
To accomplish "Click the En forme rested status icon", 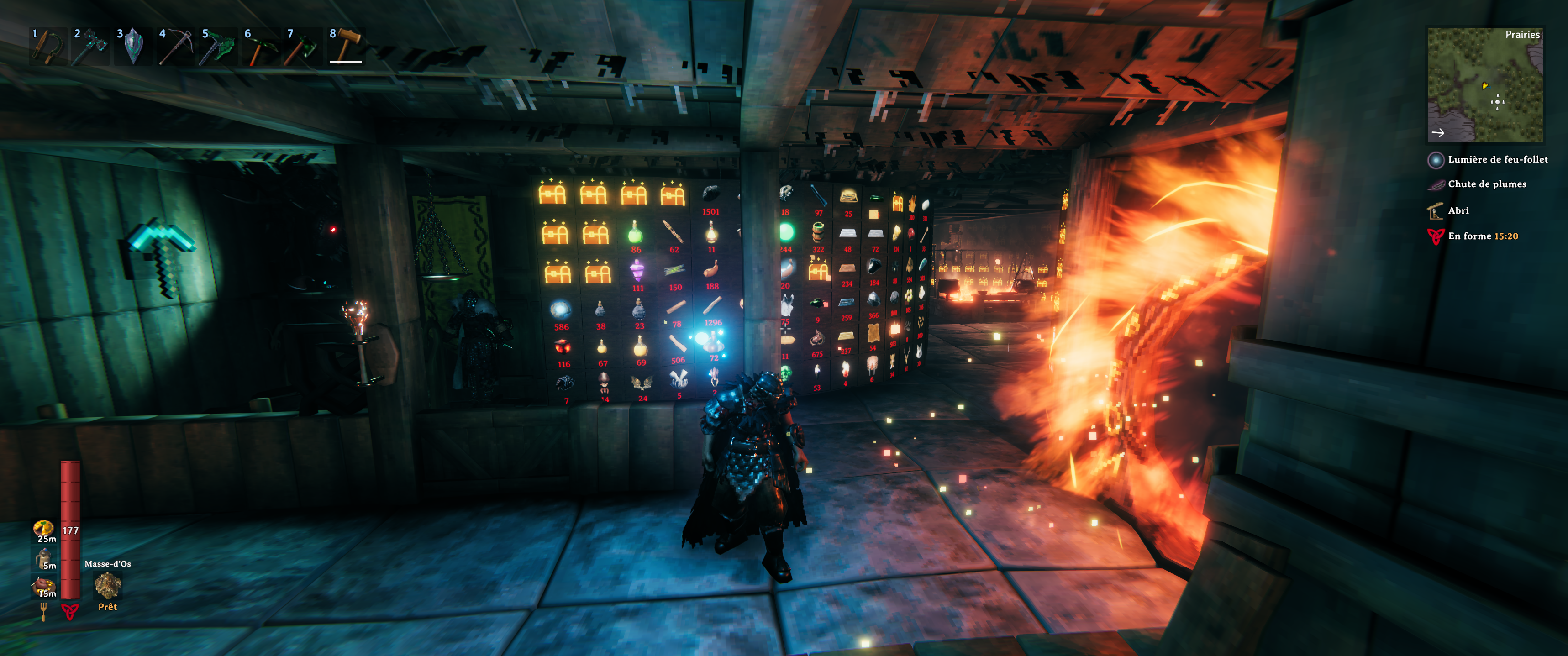I will [x=1435, y=236].
